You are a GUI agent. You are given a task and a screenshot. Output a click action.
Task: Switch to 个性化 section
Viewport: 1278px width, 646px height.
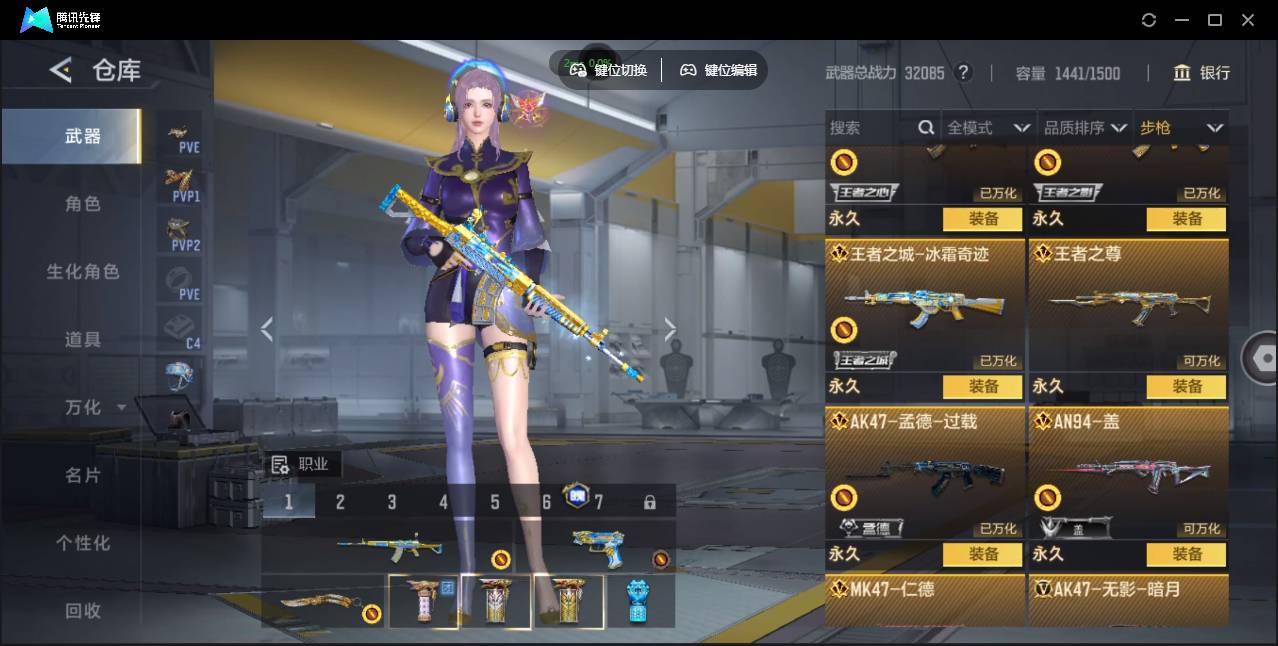click(x=83, y=543)
